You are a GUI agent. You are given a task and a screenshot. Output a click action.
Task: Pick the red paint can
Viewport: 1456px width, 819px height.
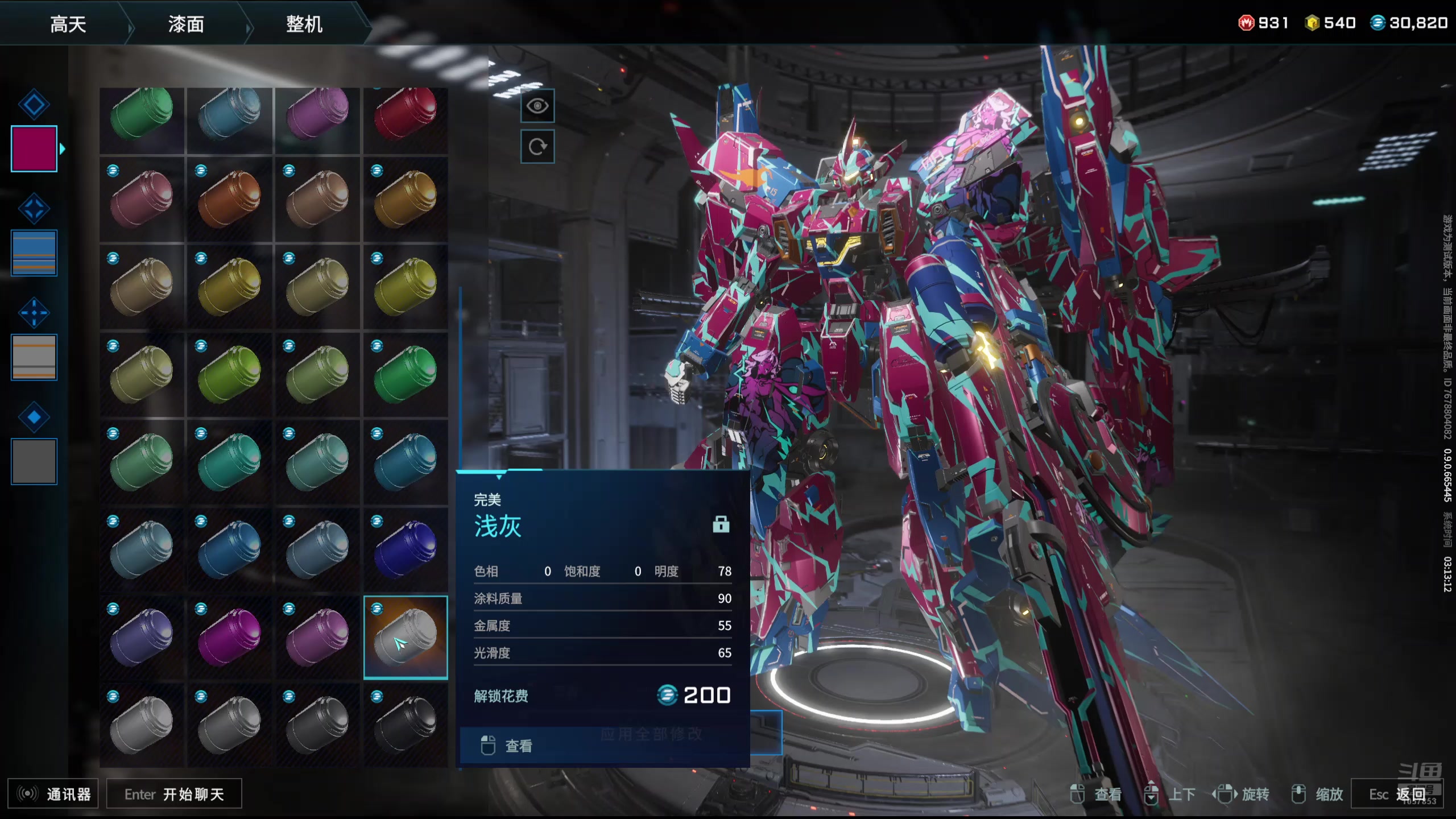pos(406,114)
